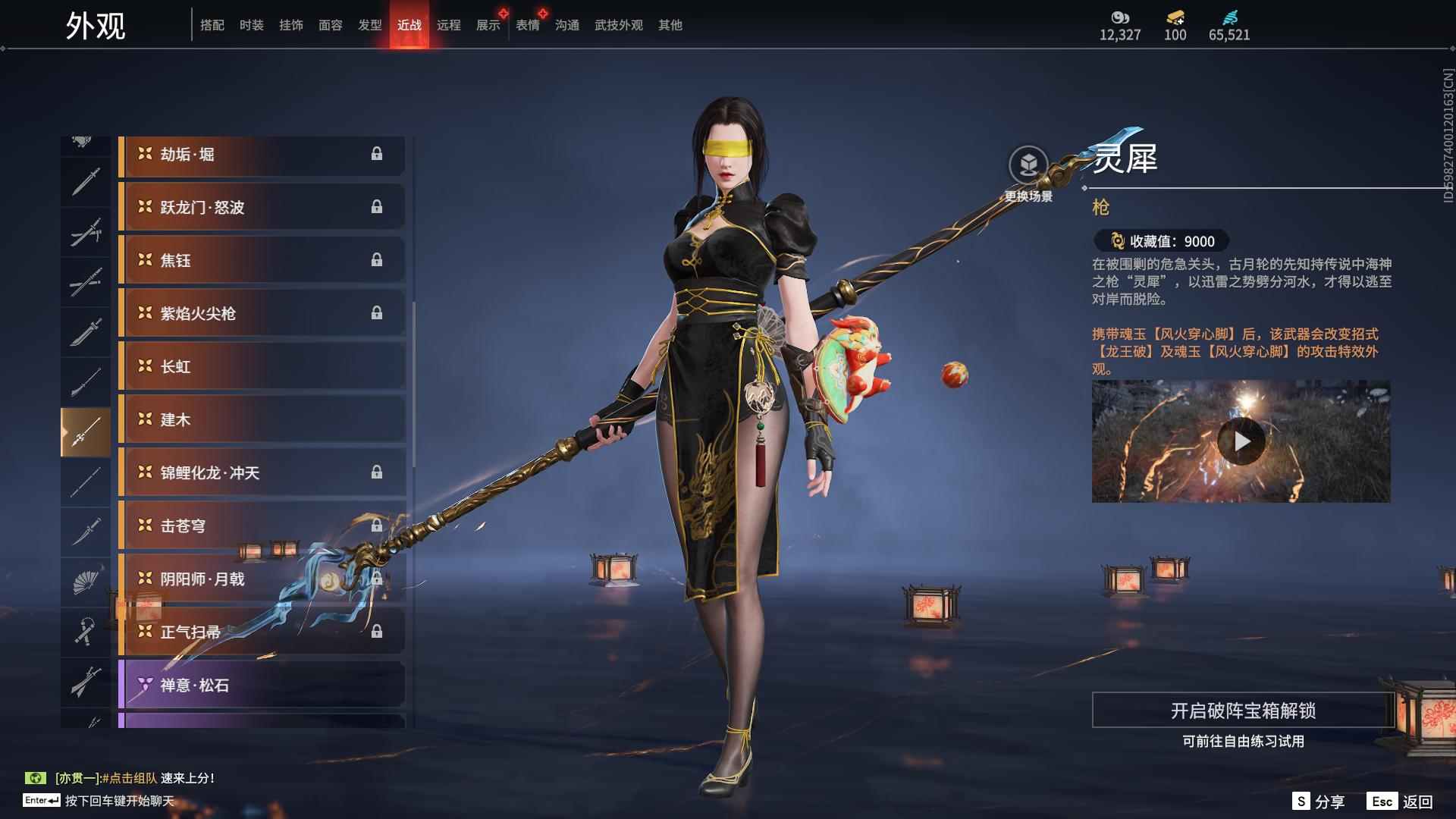The height and width of the screenshot is (819, 1456).
Task: Pick the 禅意·松石 skin row
Action: pos(262,686)
